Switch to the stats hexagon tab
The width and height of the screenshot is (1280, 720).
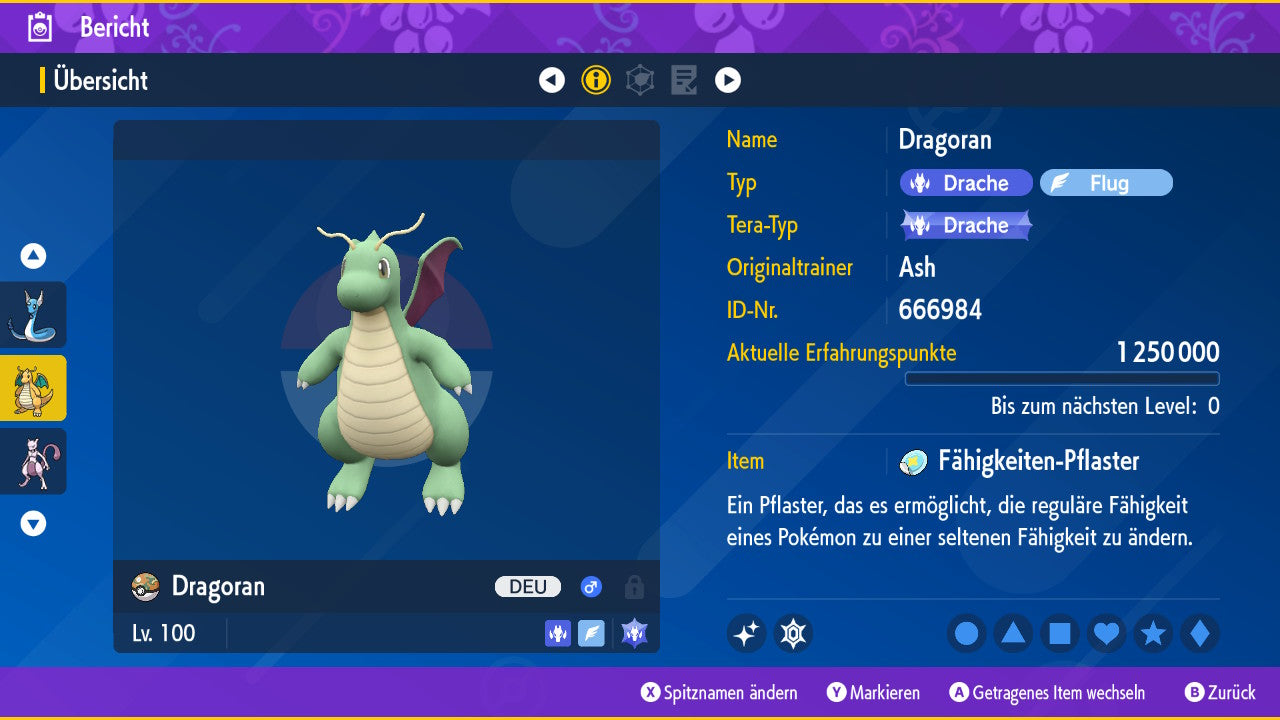[x=640, y=80]
